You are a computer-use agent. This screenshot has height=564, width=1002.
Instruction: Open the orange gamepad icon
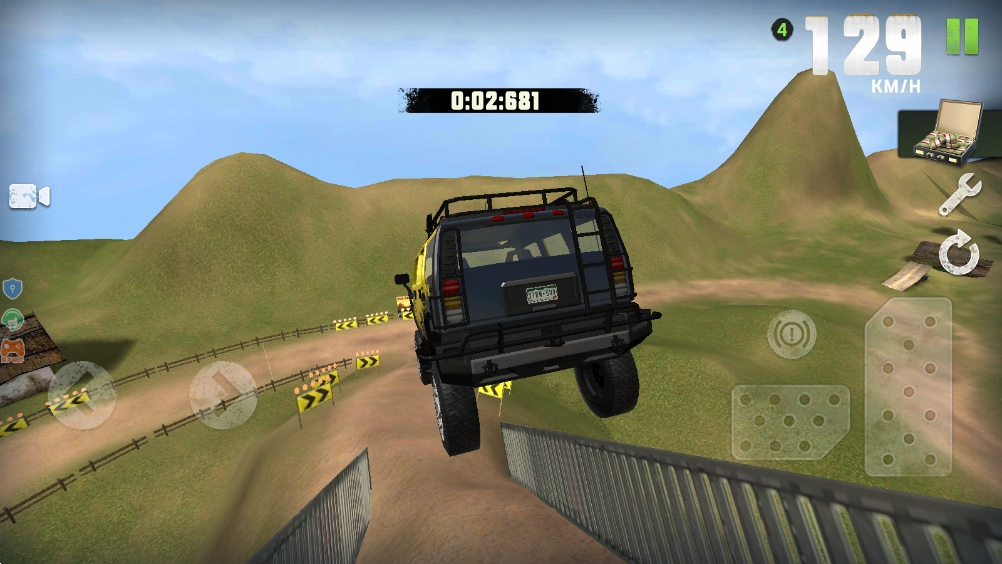[x=12, y=349]
